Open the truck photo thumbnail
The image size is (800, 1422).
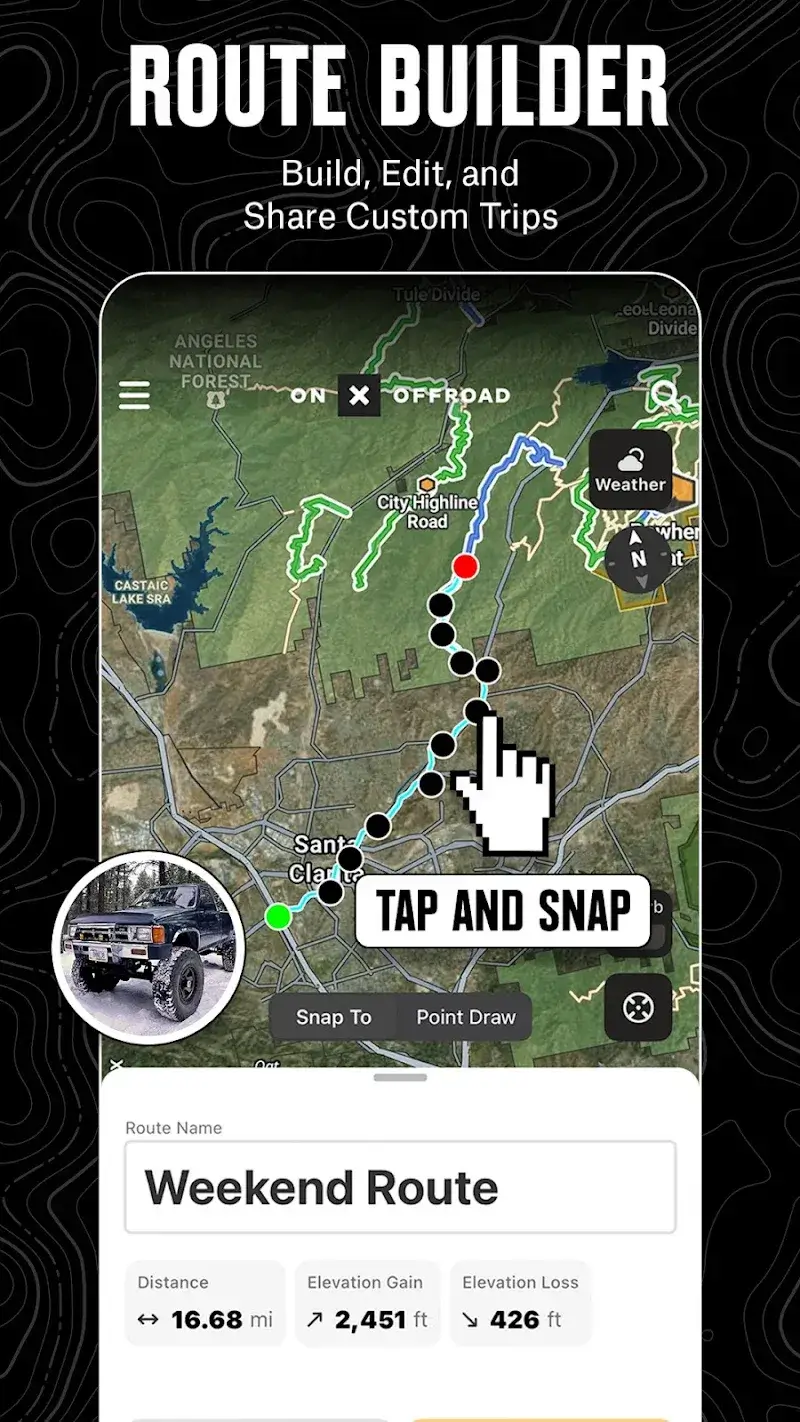pos(148,947)
